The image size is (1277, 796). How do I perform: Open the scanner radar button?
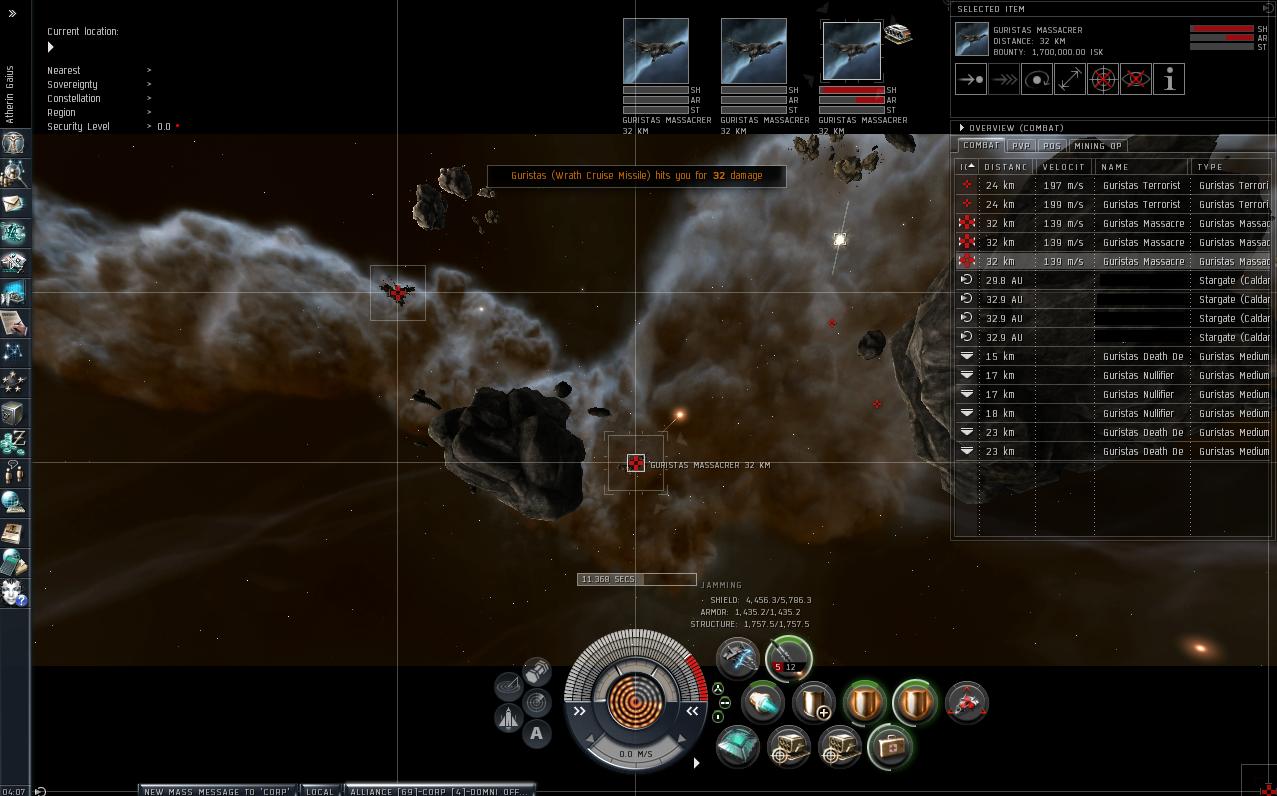pyautogui.click(x=509, y=685)
